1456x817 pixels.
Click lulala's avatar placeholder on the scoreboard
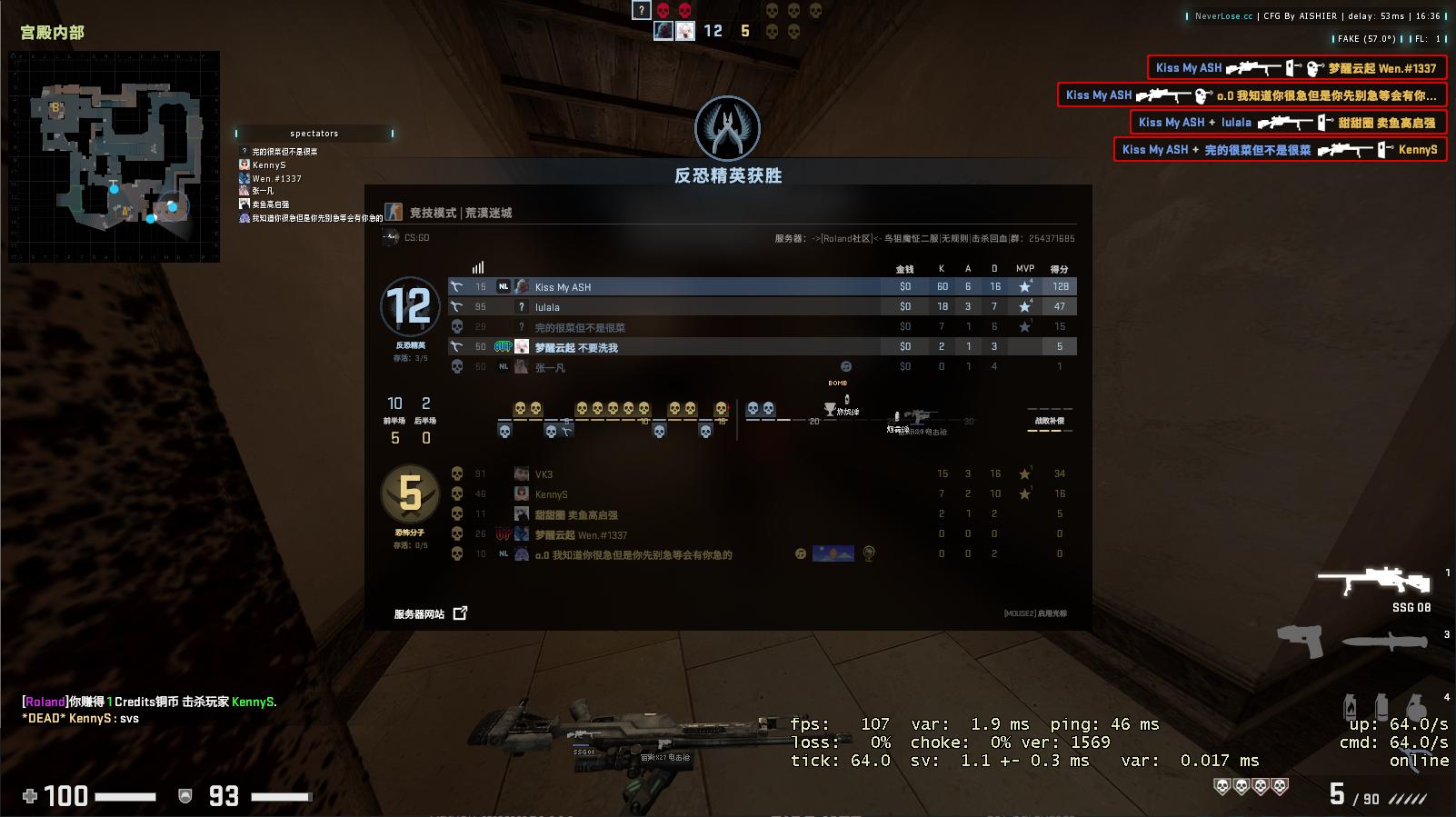[522, 306]
